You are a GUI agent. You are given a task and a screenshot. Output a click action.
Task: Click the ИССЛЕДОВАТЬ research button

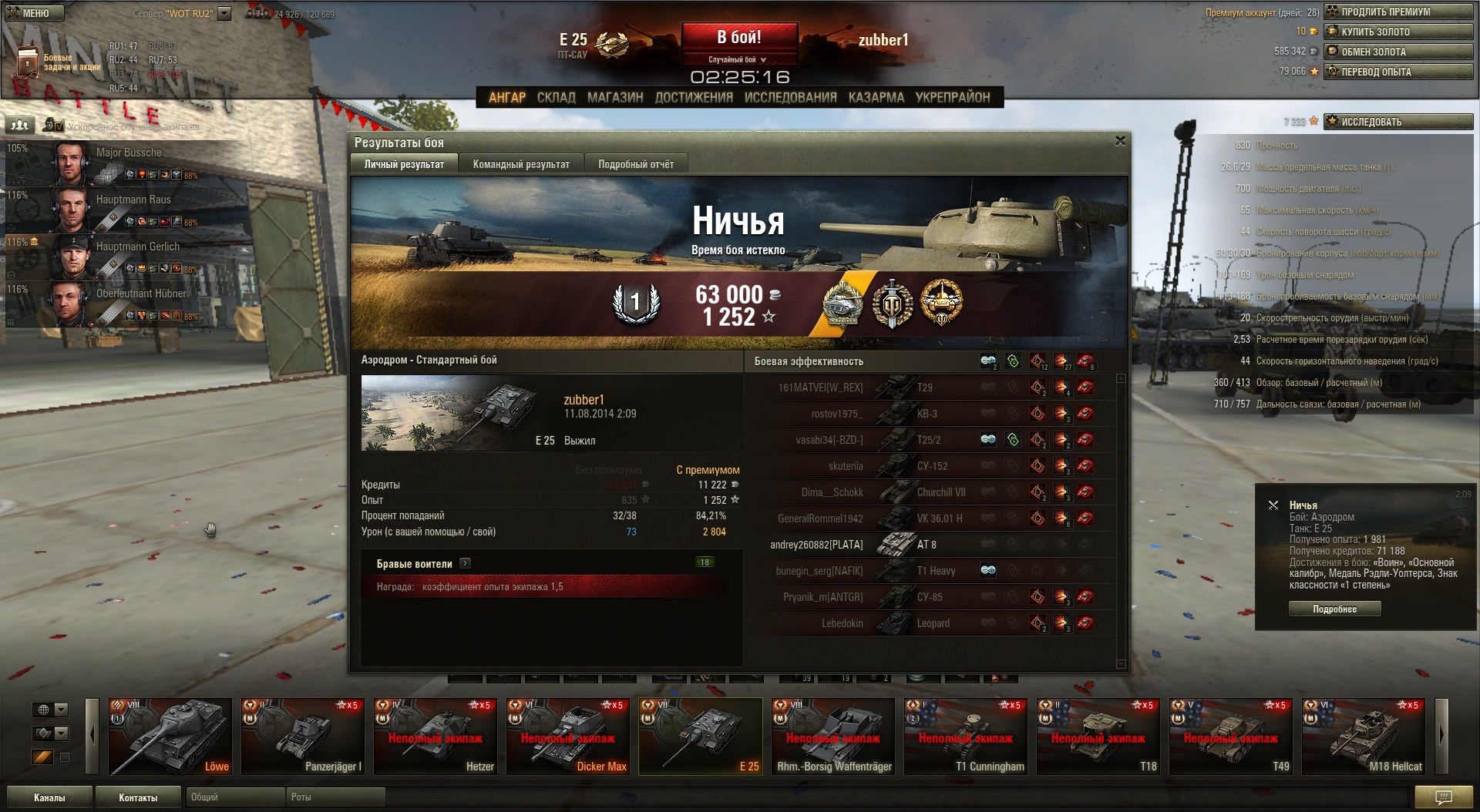coord(1398,122)
